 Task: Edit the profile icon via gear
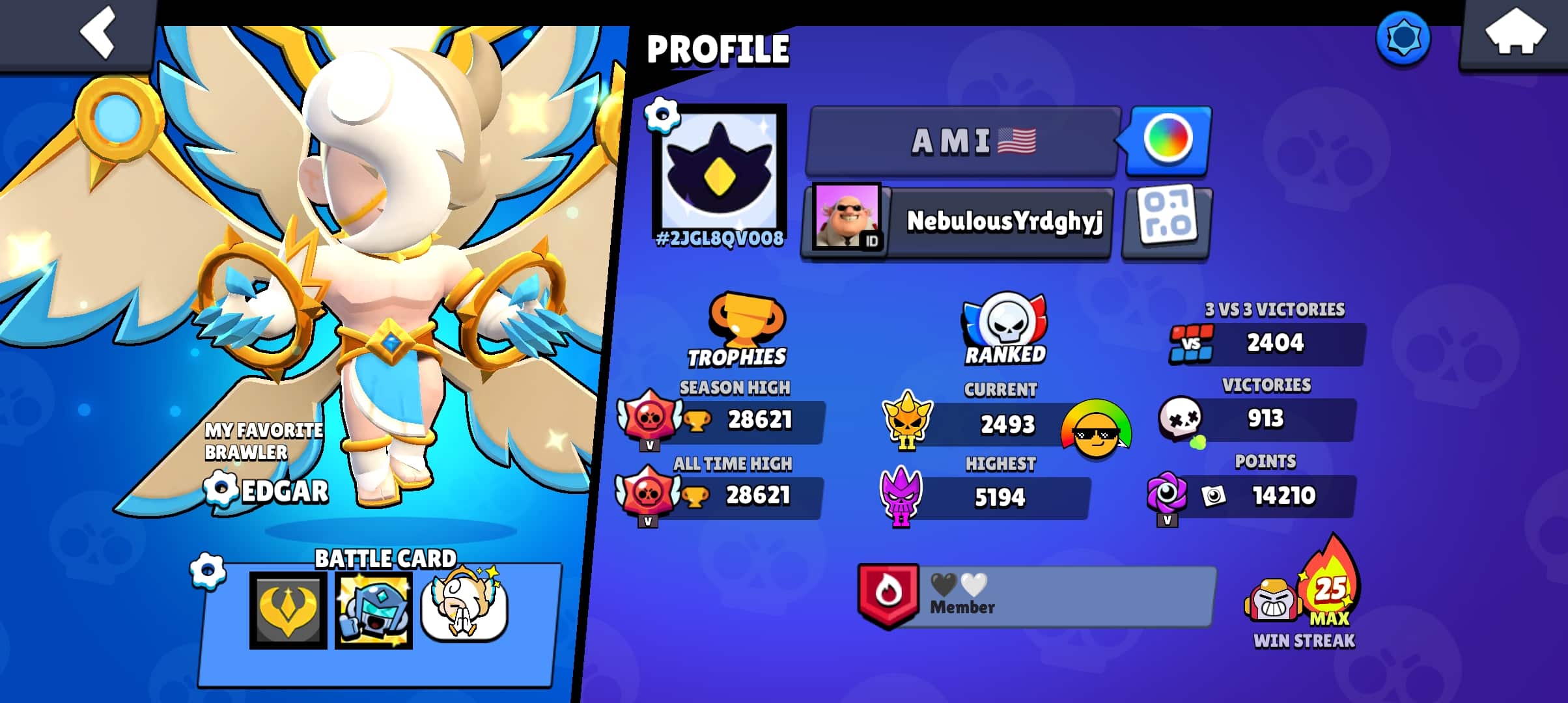(662, 115)
